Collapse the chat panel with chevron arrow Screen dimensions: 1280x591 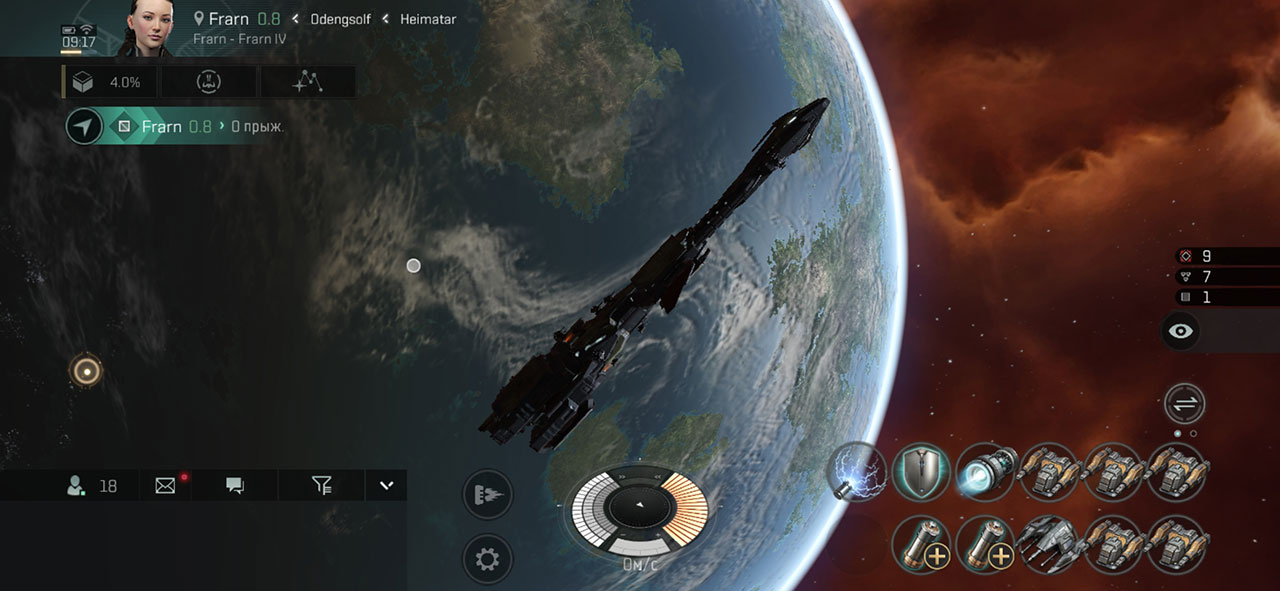pos(387,486)
